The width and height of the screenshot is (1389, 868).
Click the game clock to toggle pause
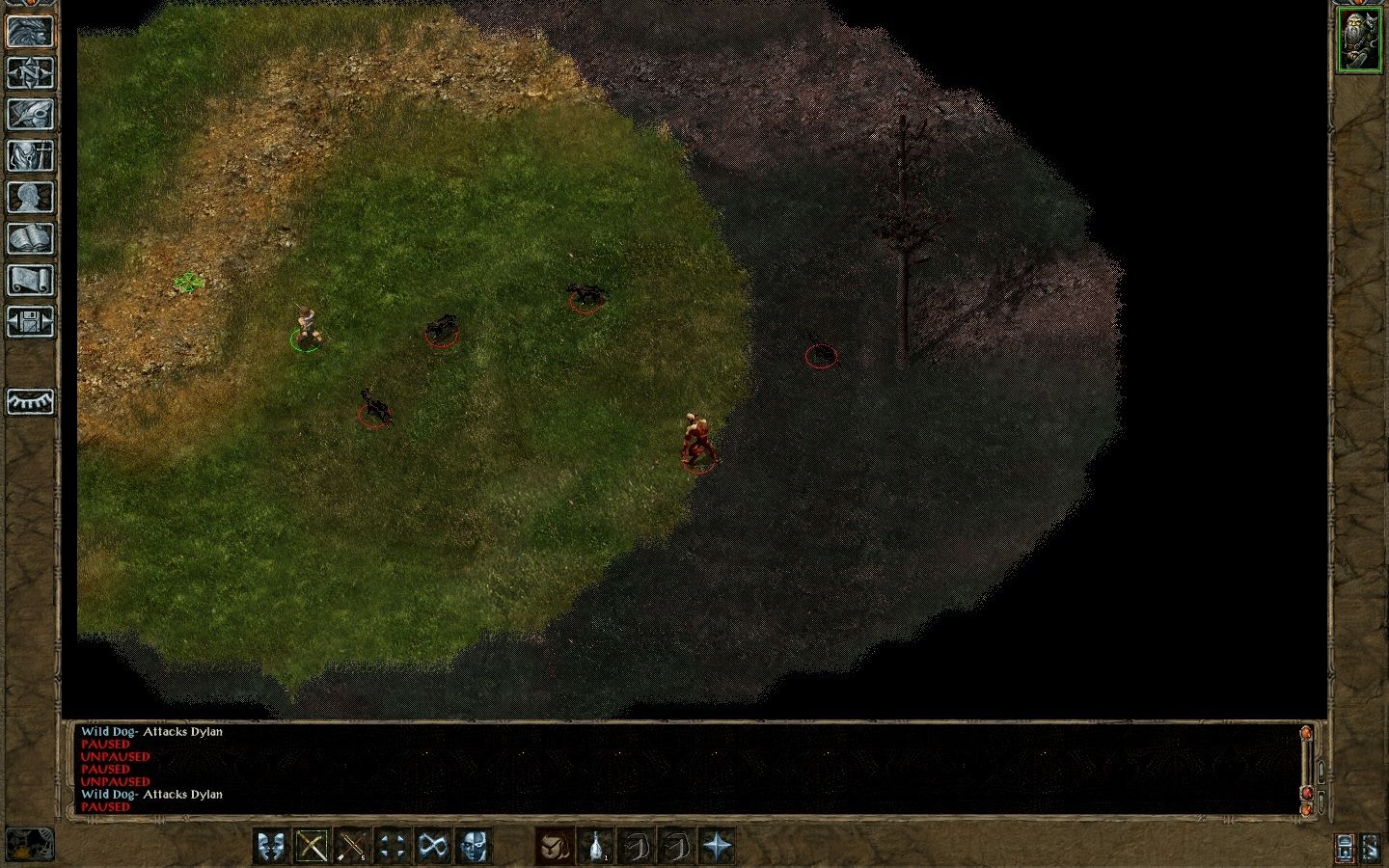click(x=29, y=845)
